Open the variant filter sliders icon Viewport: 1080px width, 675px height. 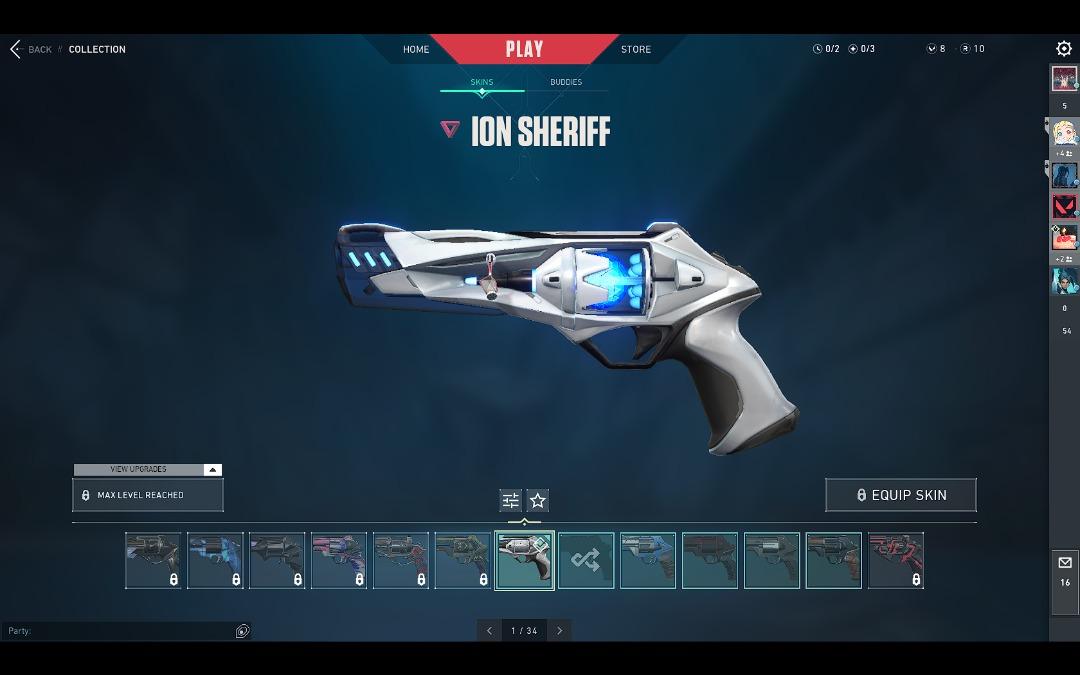point(511,500)
